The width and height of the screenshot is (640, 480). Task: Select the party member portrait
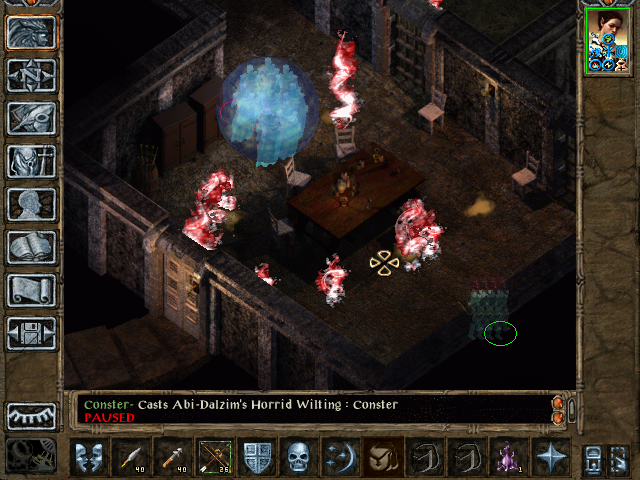tap(606, 40)
